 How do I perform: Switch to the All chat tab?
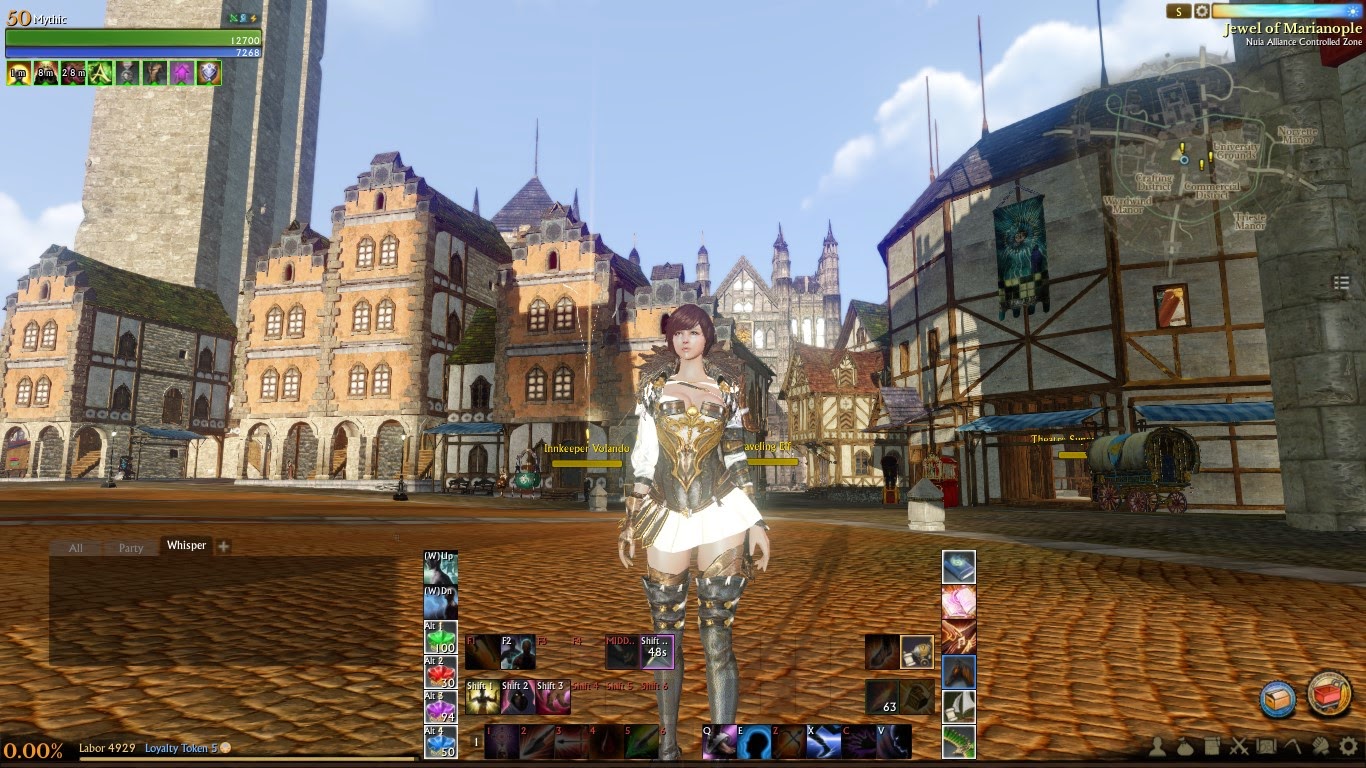coord(75,548)
